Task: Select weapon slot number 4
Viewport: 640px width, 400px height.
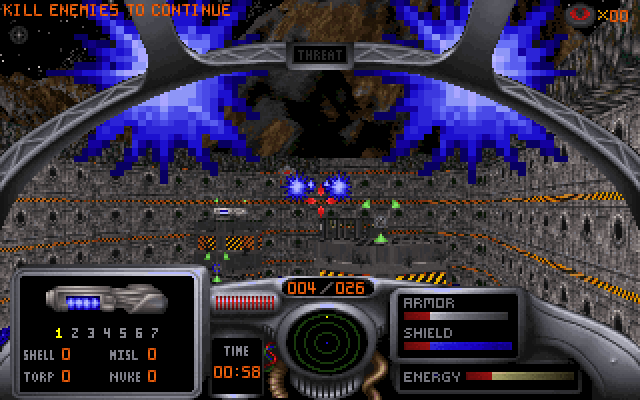Action: (107, 333)
